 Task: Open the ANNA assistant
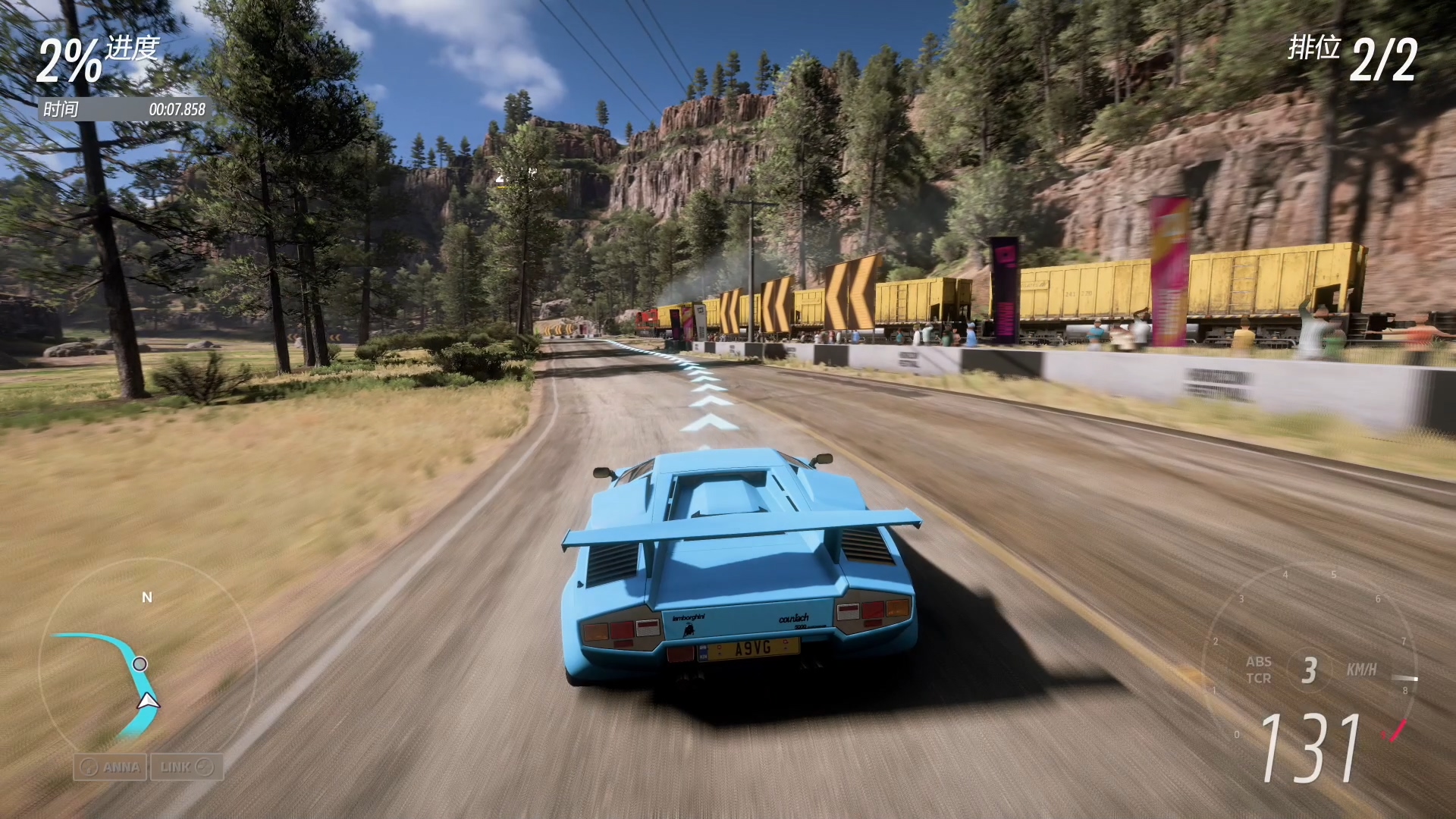coord(111,767)
